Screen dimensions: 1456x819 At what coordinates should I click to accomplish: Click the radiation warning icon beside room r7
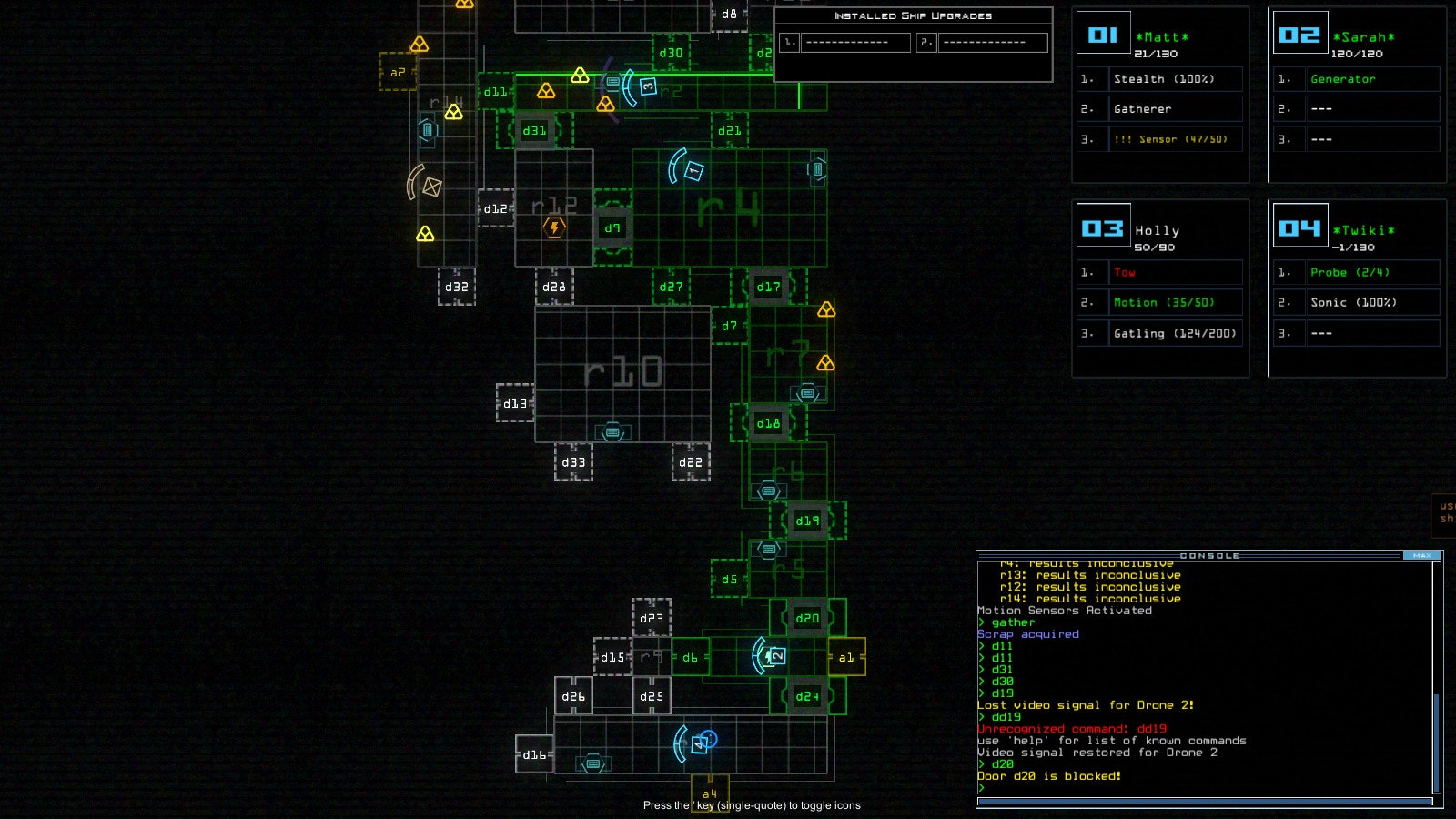tap(826, 364)
